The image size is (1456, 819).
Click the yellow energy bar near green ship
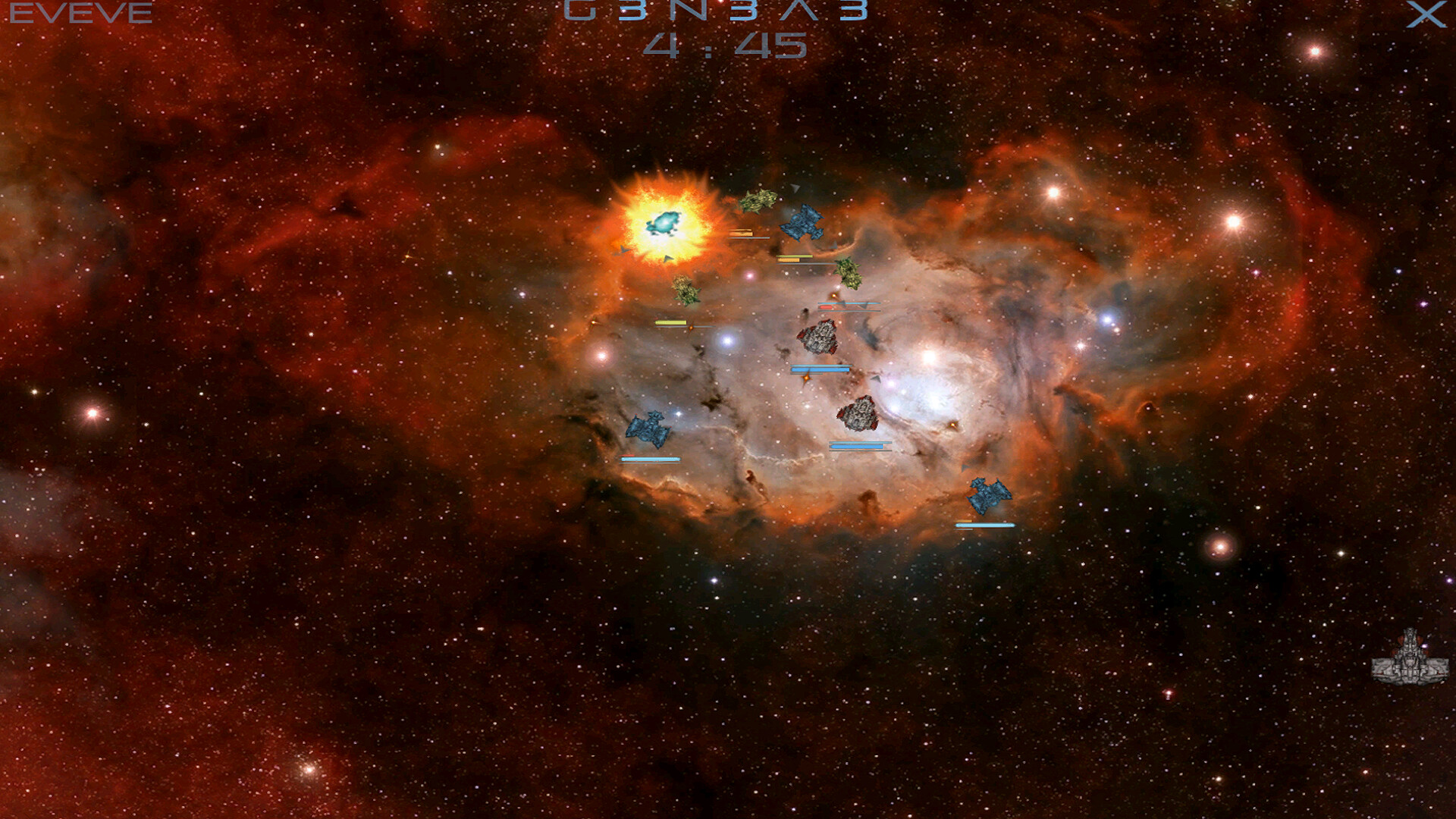[x=671, y=322]
